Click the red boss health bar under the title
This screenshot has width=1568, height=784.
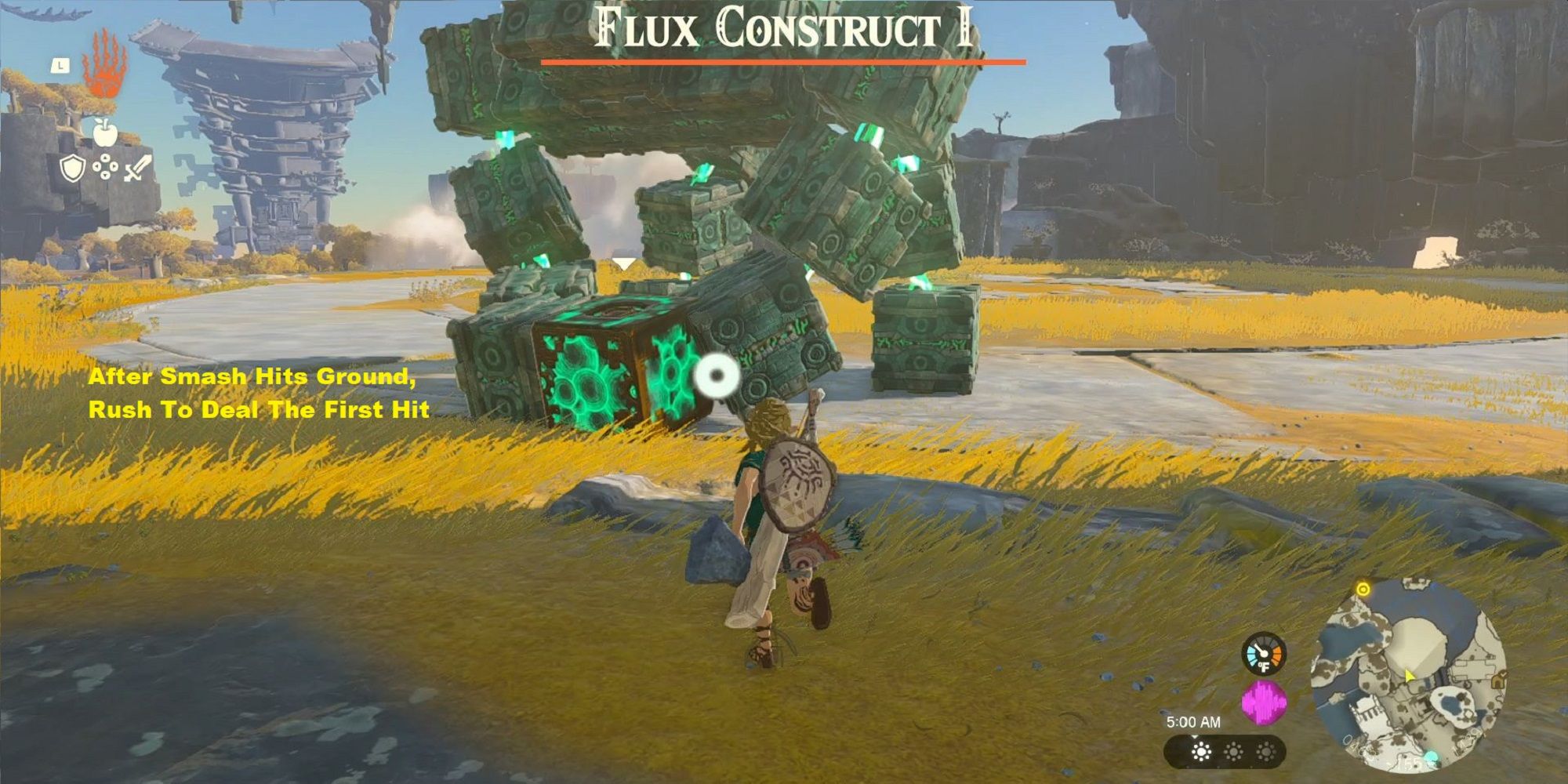point(783,60)
